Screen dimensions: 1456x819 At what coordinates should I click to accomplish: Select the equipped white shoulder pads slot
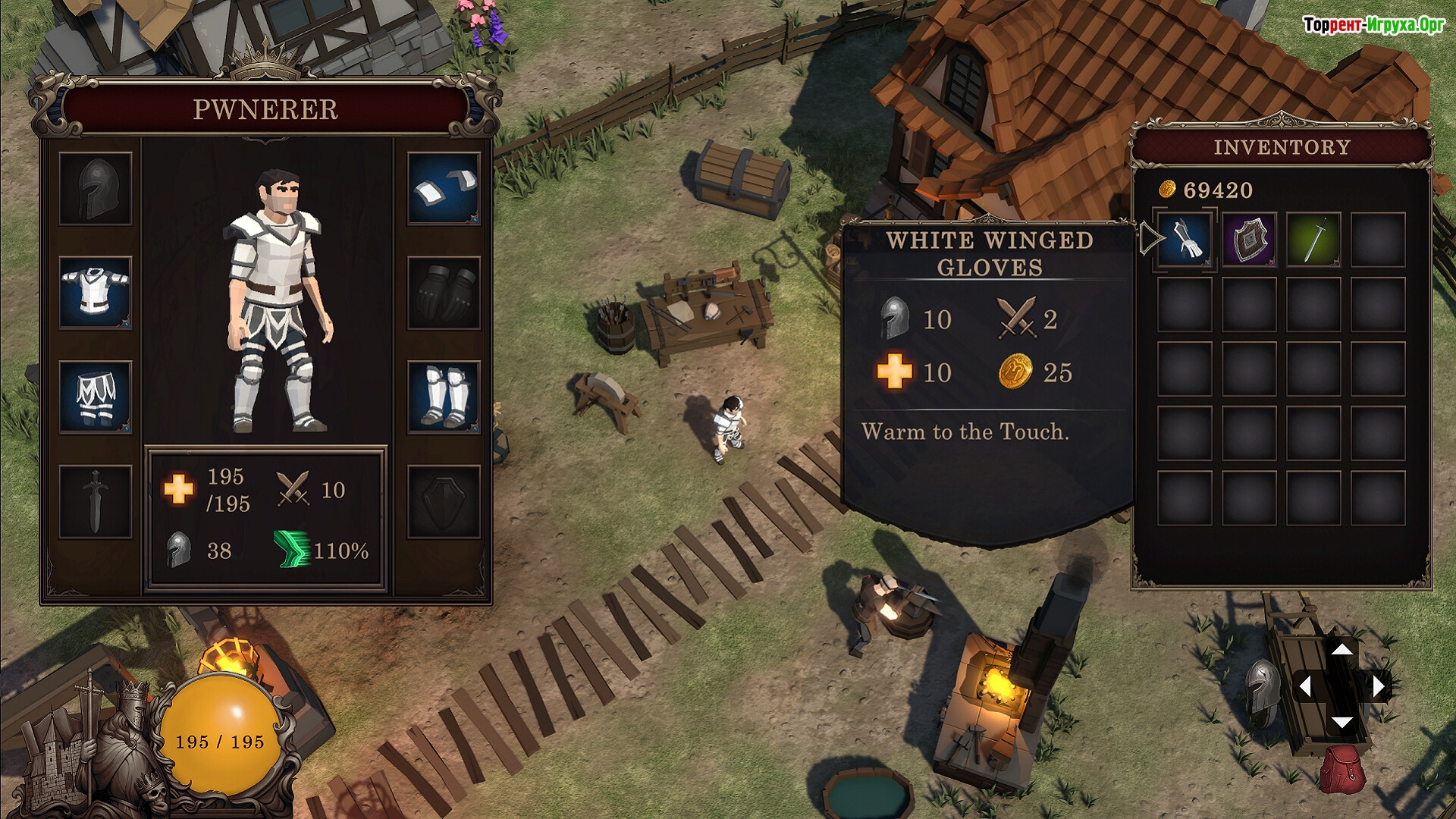coord(444,189)
